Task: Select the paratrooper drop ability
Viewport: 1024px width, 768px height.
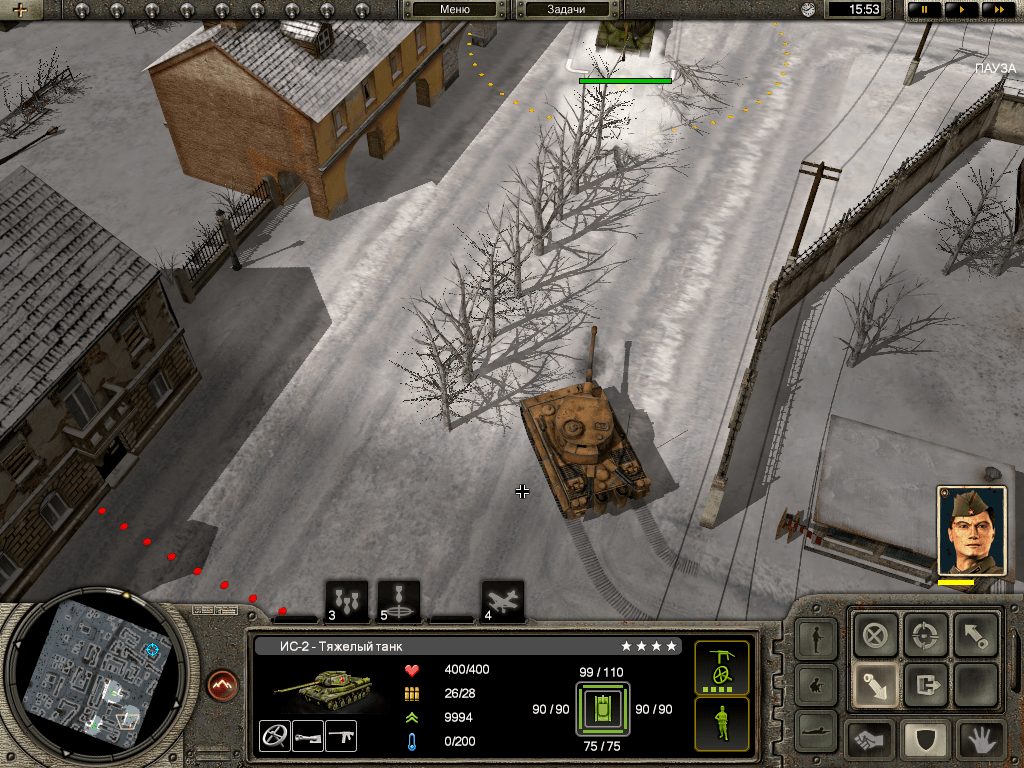Action: (399, 601)
